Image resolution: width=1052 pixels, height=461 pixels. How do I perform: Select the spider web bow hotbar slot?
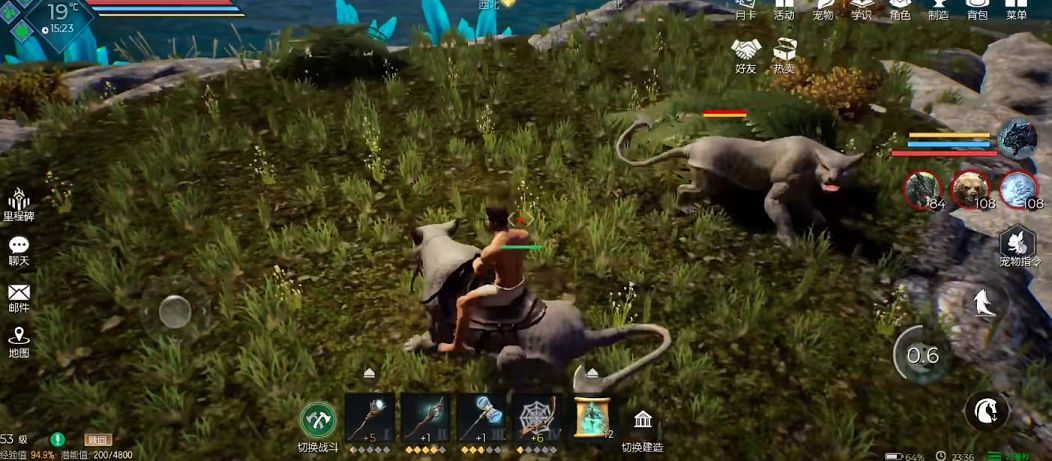pyautogui.click(x=540, y=417)
